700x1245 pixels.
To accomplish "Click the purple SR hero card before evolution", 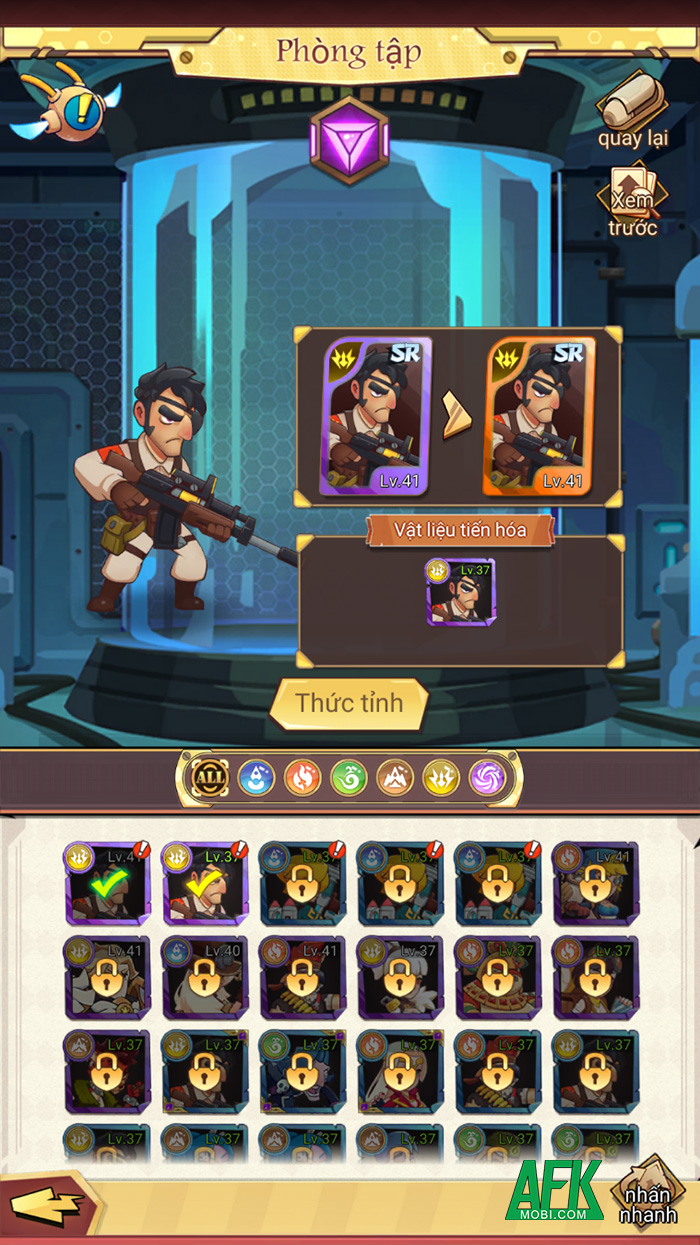I will 376,416.
